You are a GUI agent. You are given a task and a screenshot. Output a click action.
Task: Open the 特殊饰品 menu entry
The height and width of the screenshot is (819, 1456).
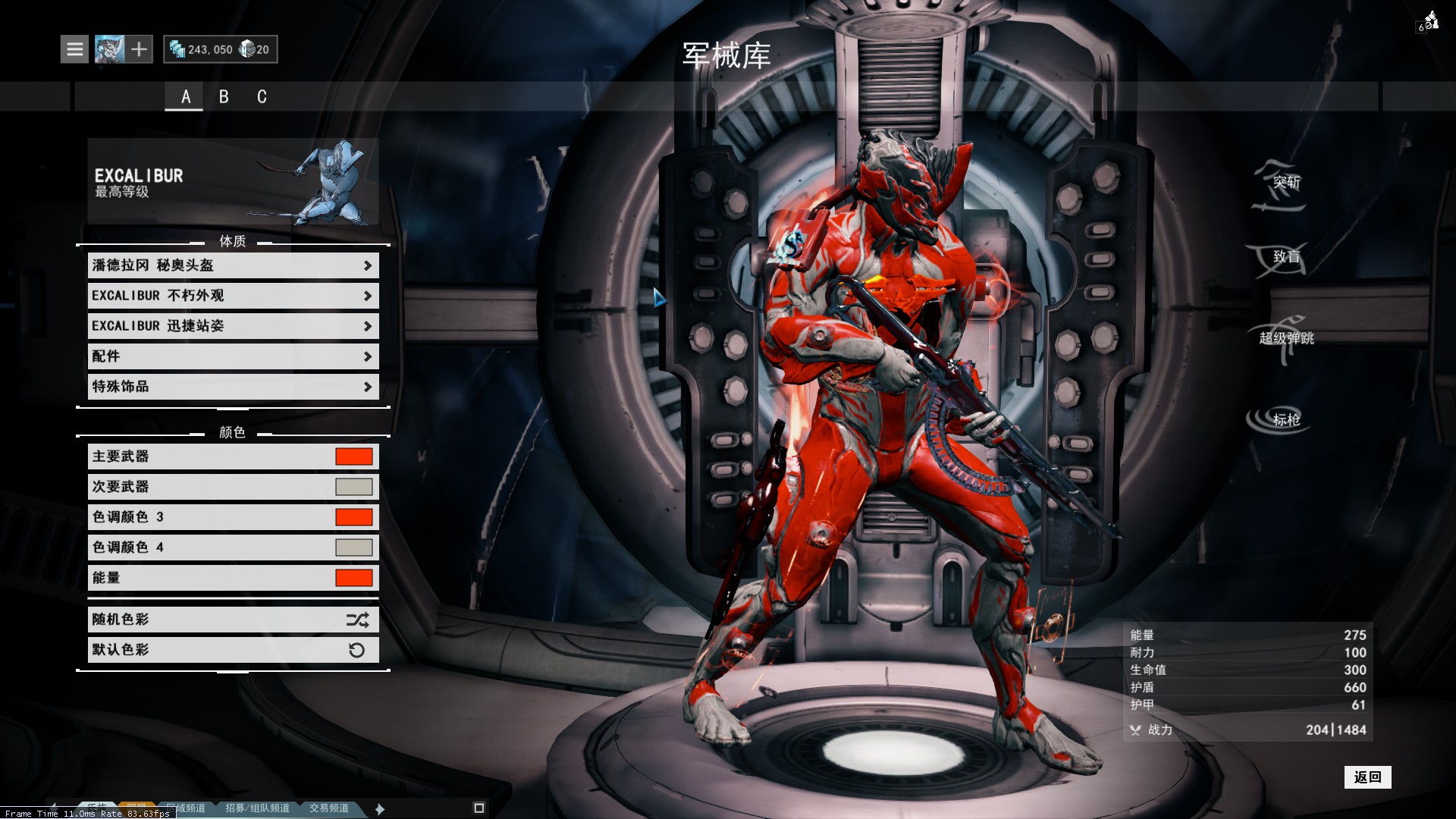[233, 387]
